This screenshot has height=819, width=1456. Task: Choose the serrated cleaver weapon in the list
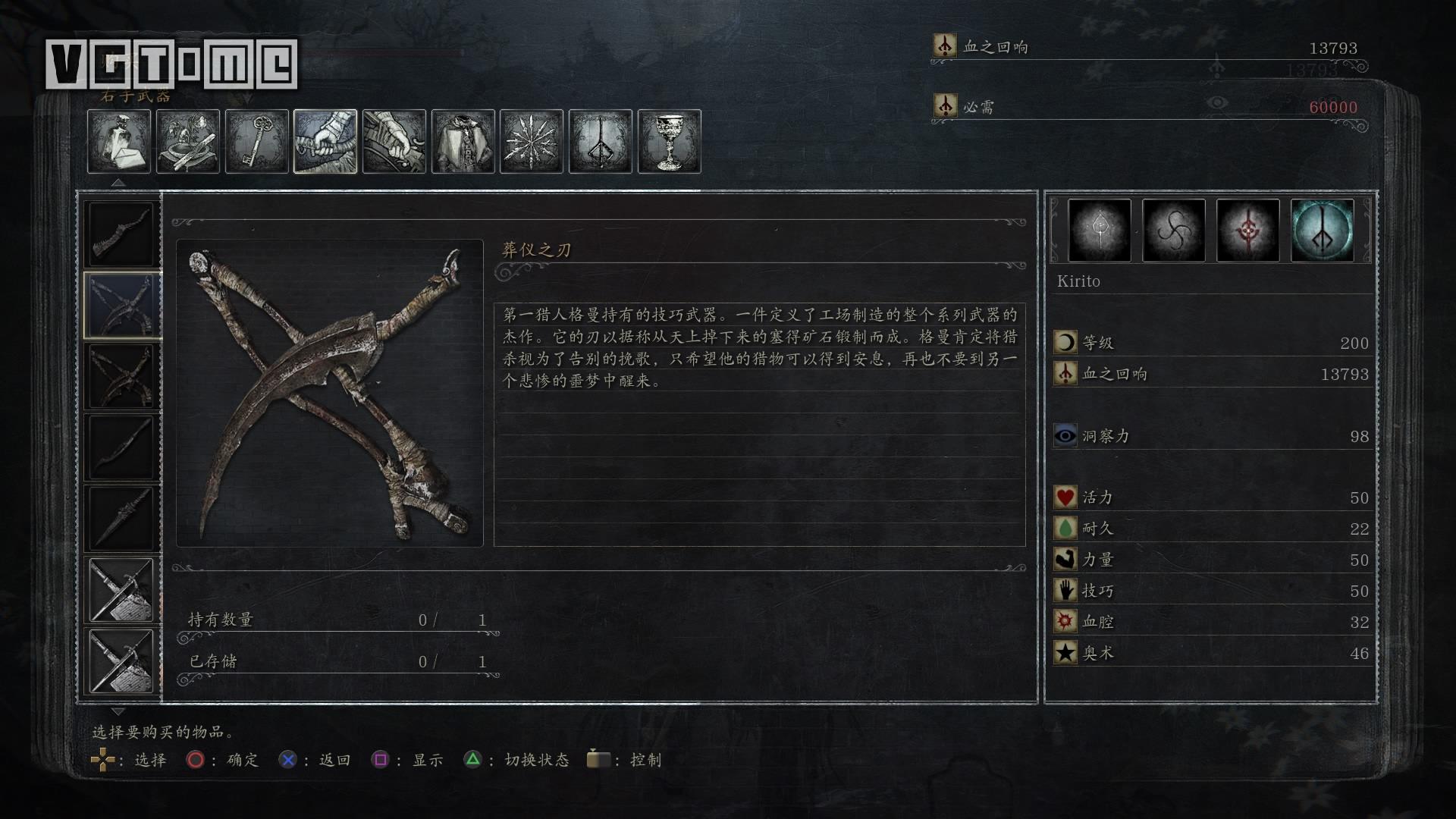coord(122,234)
